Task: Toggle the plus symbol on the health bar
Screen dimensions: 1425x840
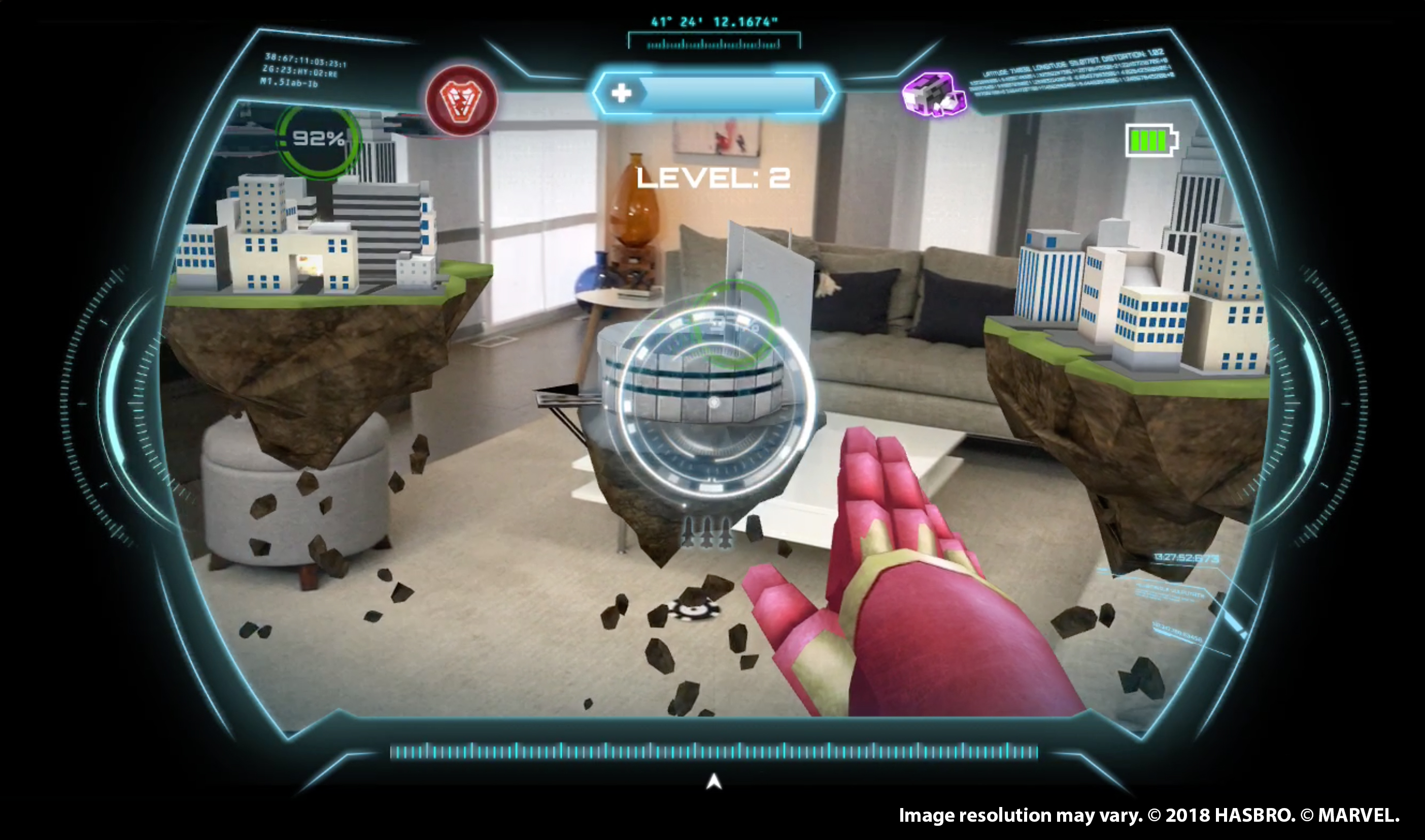Action: [x=621, y=93]
